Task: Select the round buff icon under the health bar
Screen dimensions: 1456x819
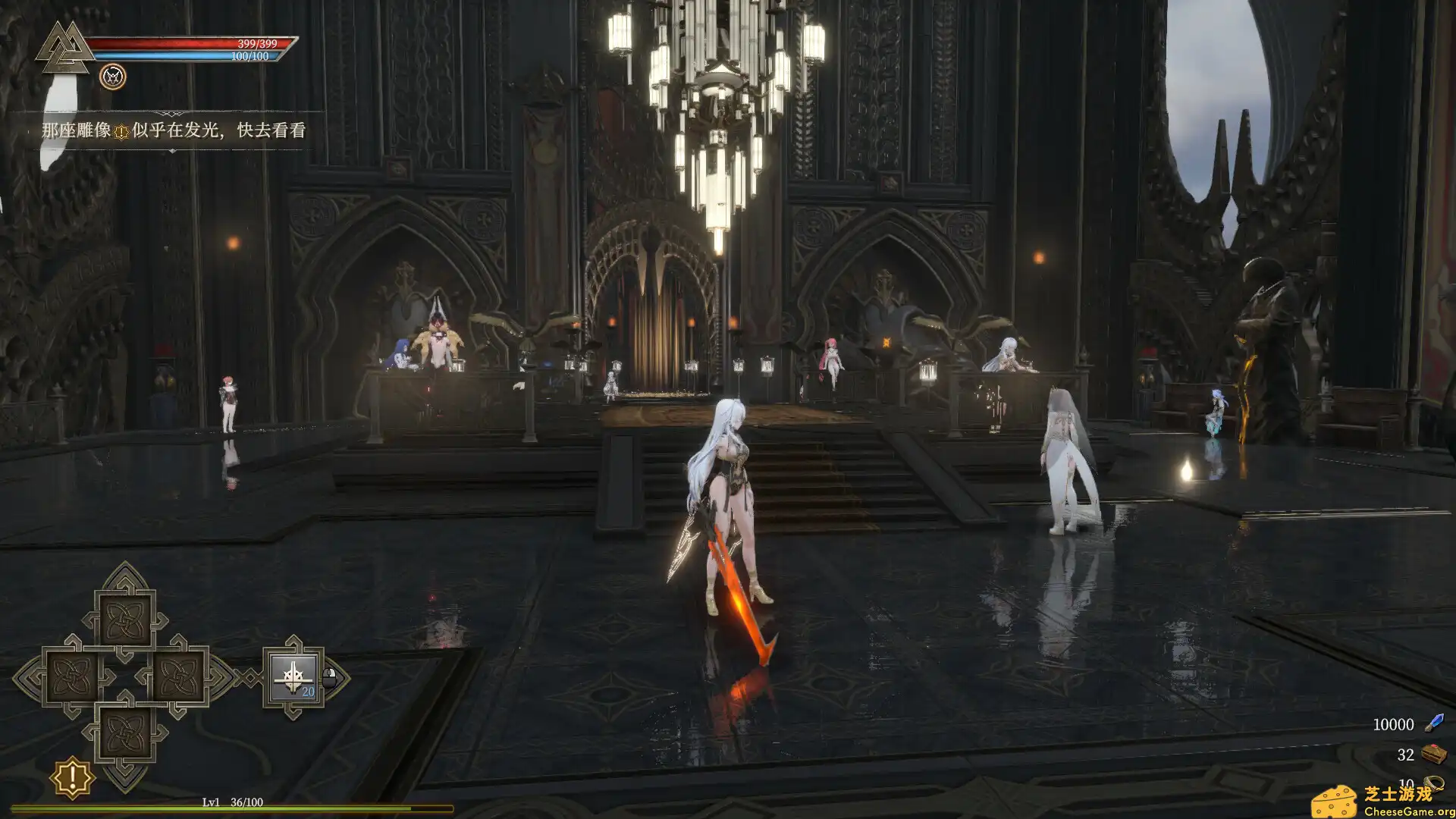Action: (113, 77)
